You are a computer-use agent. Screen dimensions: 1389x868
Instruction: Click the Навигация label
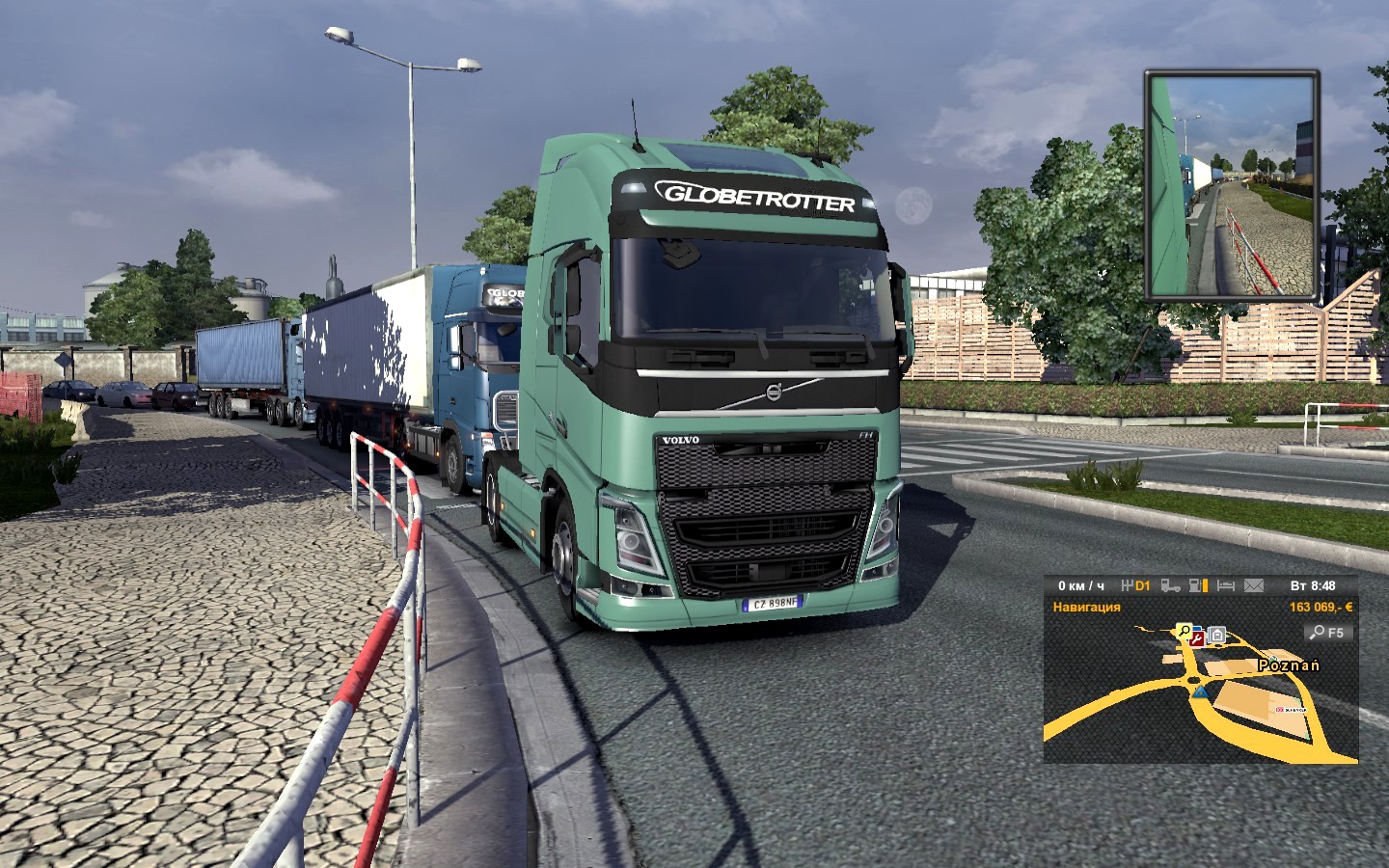1086,607
